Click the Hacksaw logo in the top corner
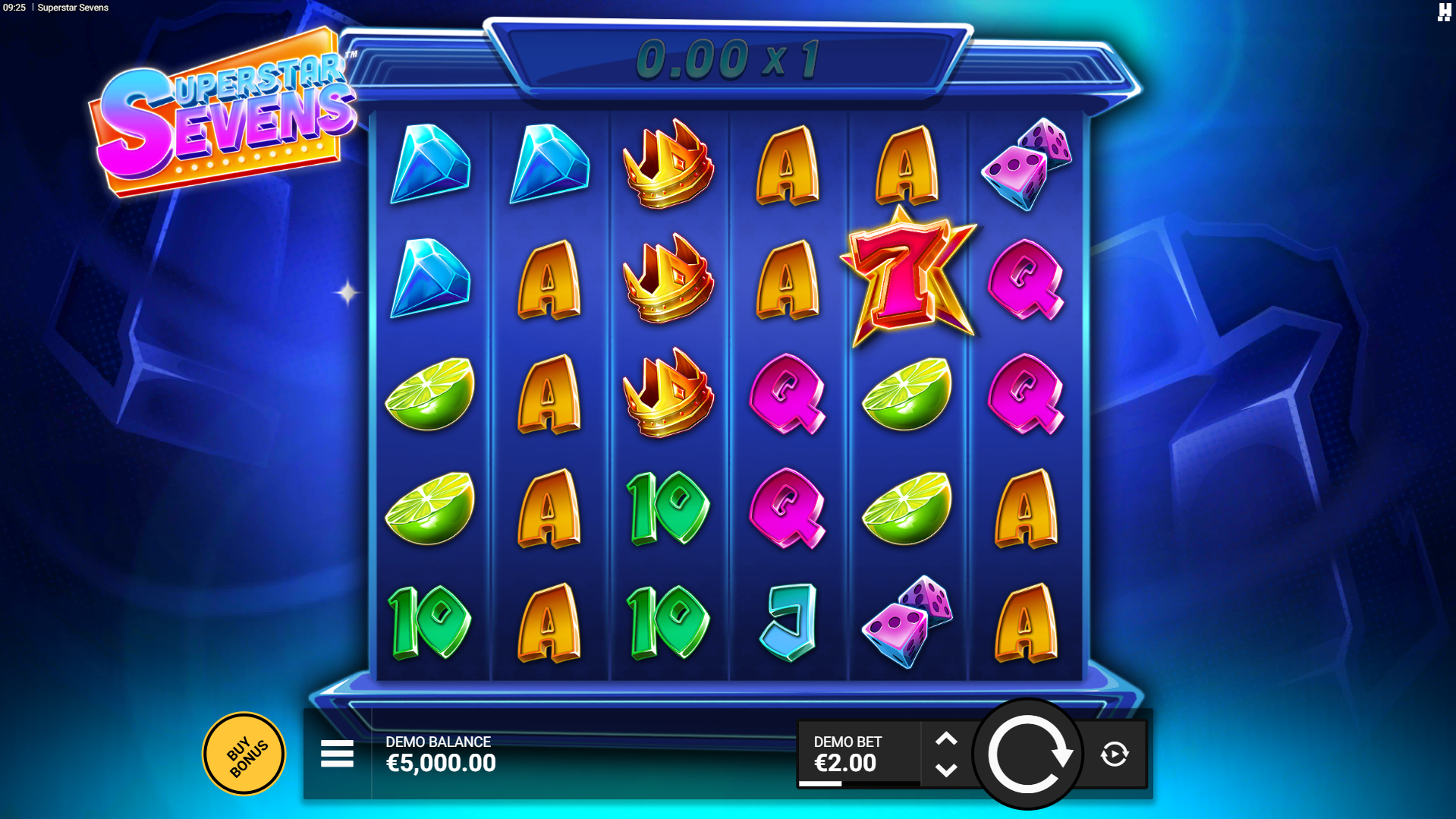 tap(1443, 12)
